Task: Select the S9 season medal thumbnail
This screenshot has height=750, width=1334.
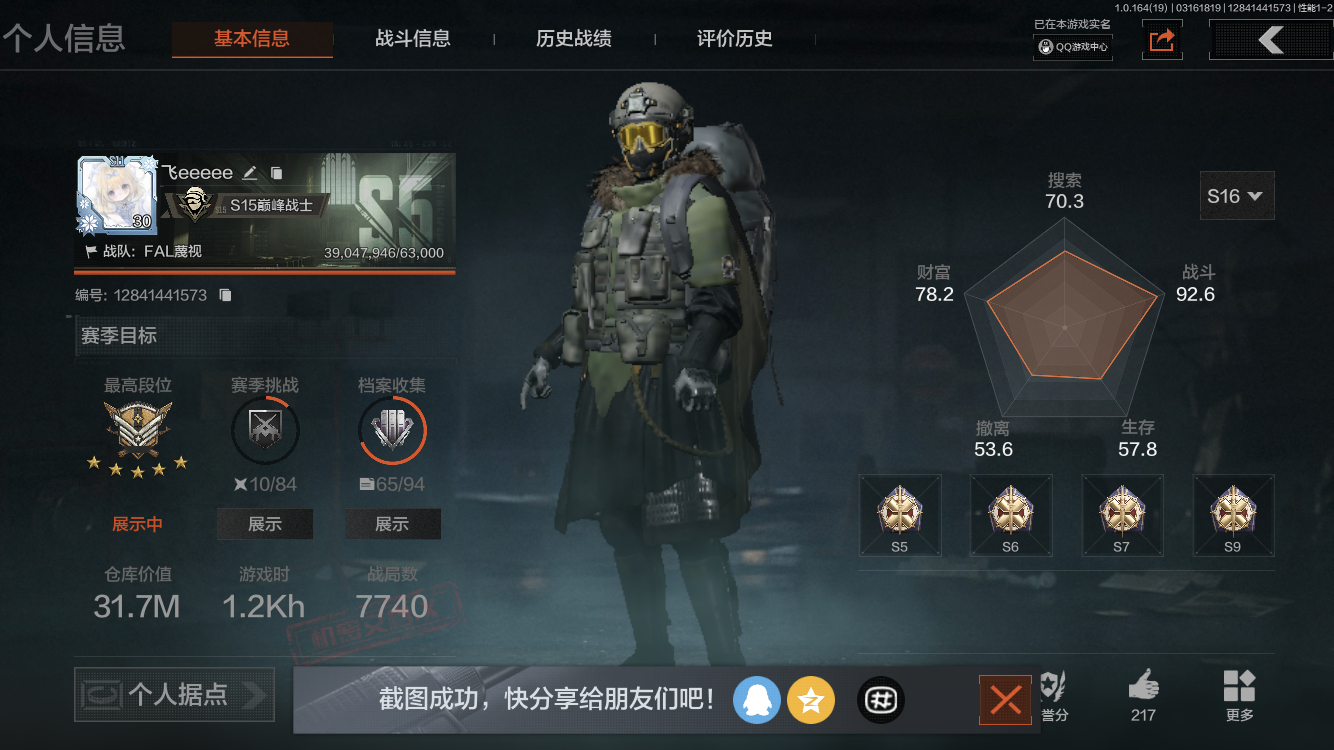Action: [x=1233, y=515]
